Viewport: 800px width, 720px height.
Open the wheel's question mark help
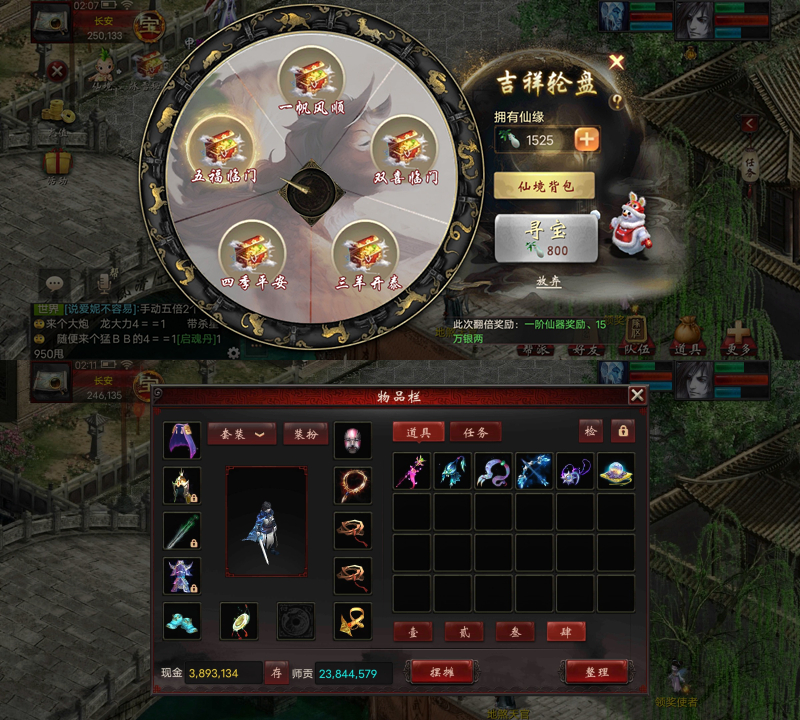point(616,100)
